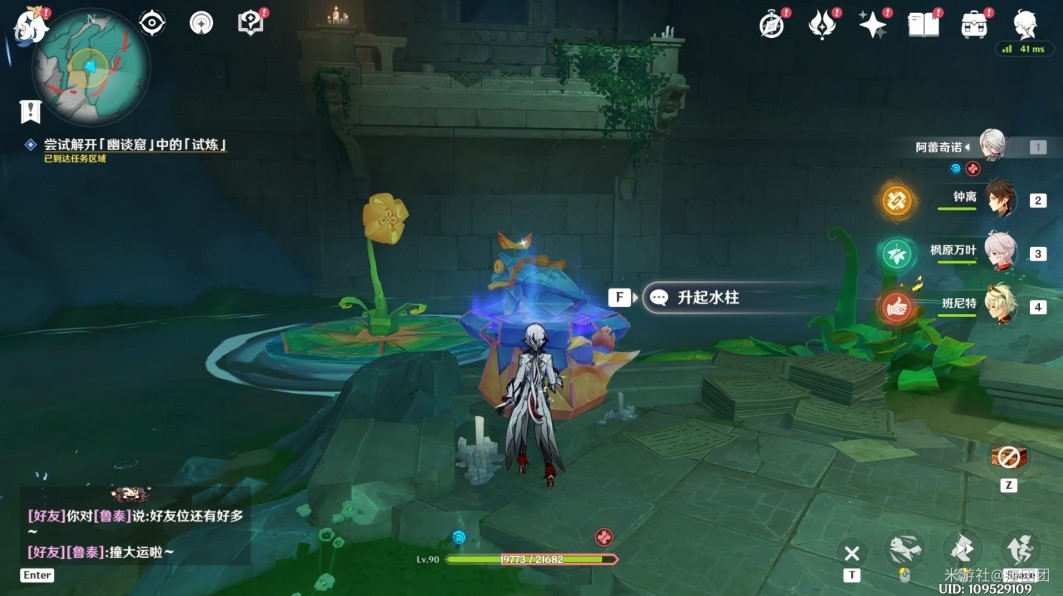Switch to party member 钟离
1063x596 pixels.
click(1000, 198)
